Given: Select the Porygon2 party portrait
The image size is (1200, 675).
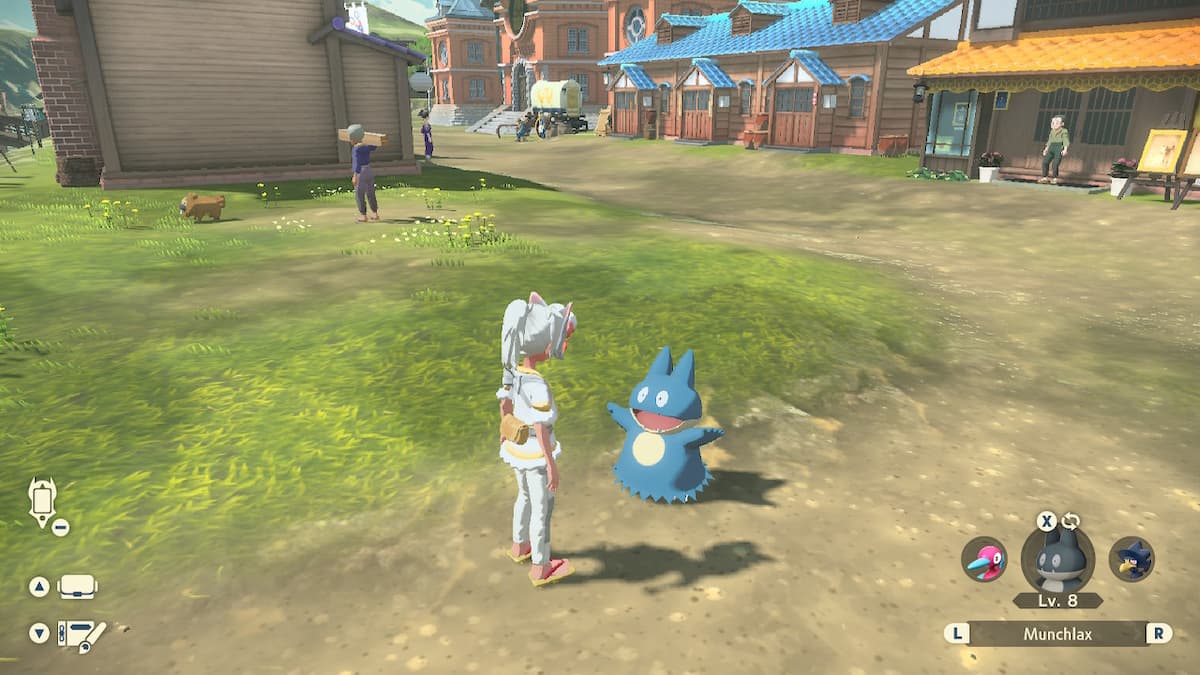Looking at the screenshot, I should pyautogui.click(x=984, y=559).
